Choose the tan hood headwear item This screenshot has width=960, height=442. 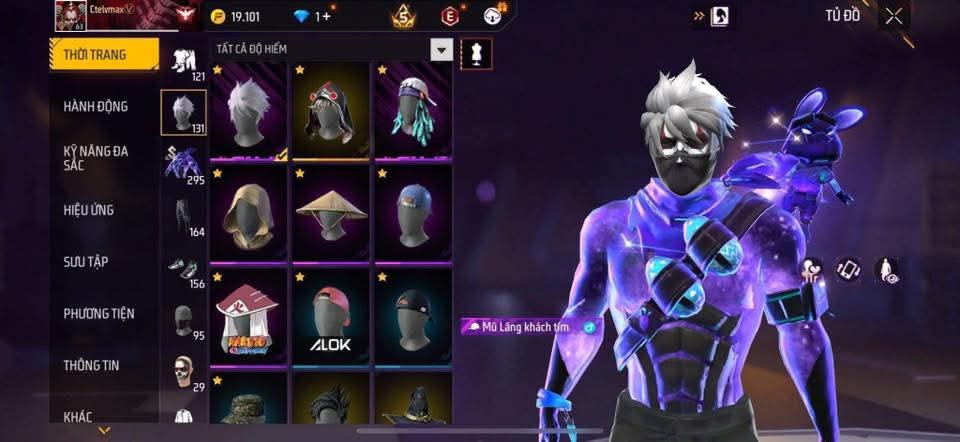click(250, 215)
